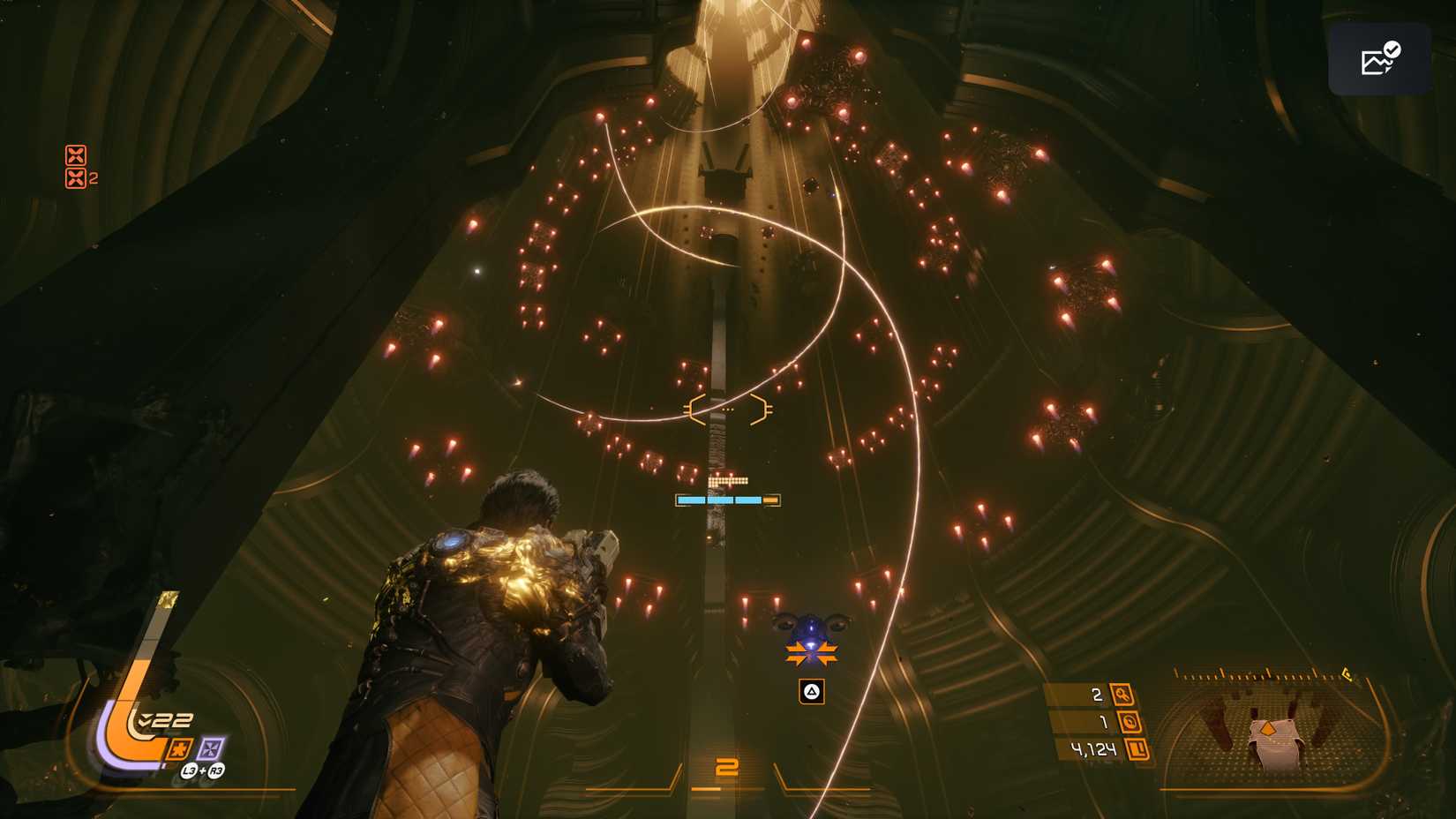Click the yellow objective marker on the compass
This screenshot has width=1456, height=819.
click(x=1347, y=675)
